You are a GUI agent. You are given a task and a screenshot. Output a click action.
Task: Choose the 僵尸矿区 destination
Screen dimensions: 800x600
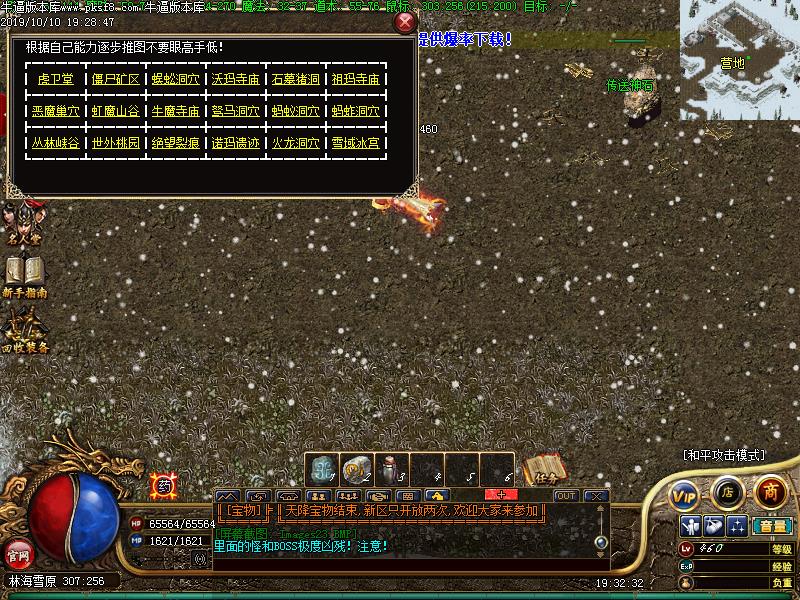pos(115,79)
